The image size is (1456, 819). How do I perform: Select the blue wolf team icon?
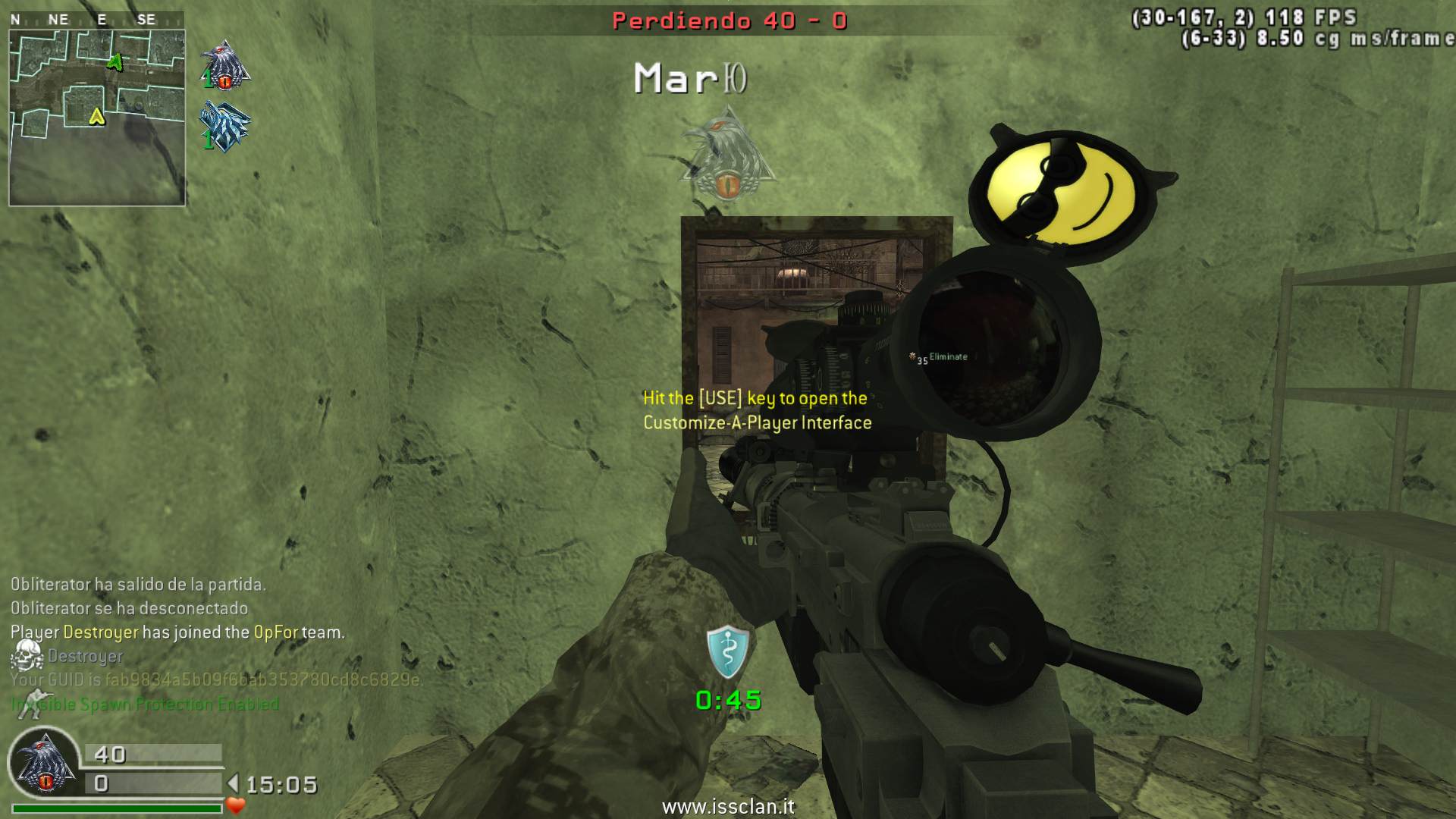(224, 127)
